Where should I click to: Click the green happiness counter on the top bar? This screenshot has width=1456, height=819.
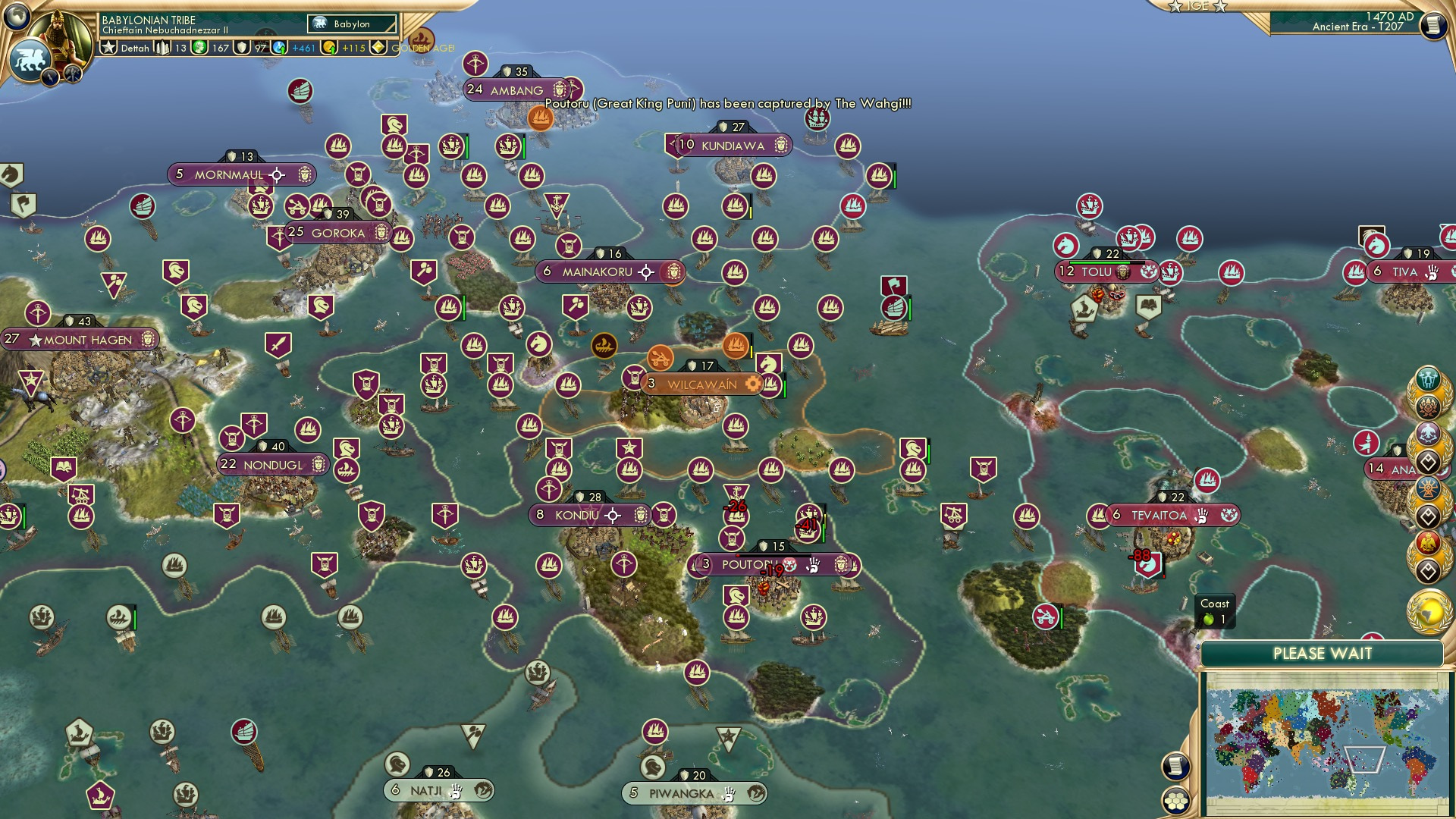click(199, 47)
